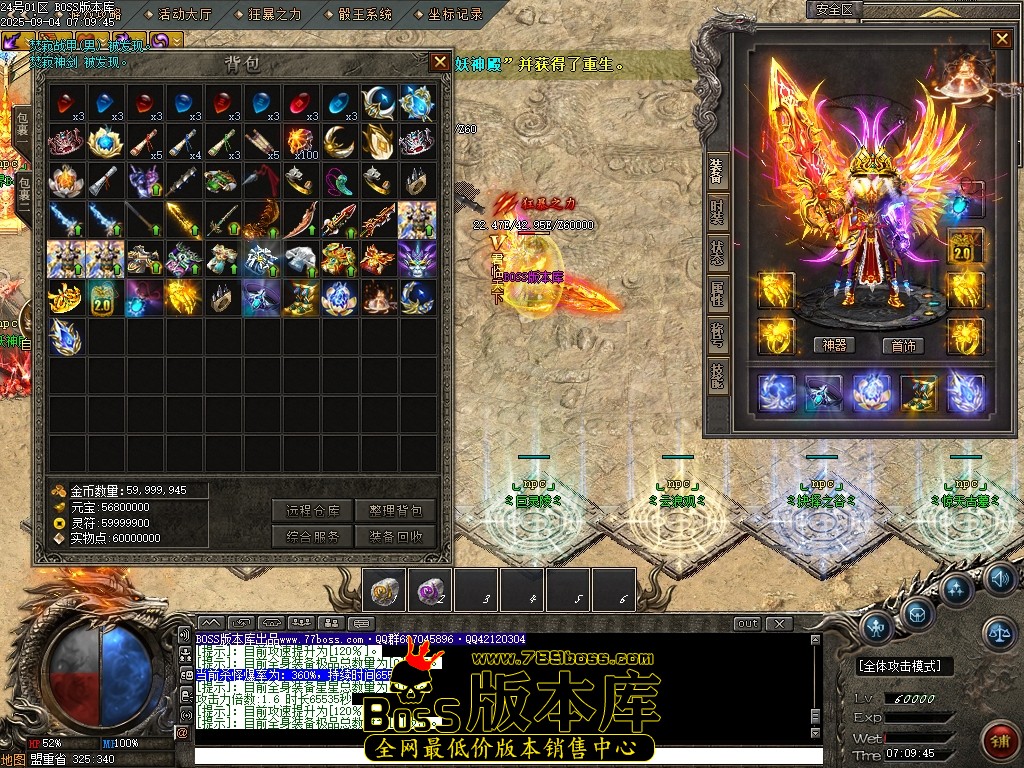The width and height of the screenshot is (1024, 768).
Task: Open the 神器 artifact button
Action: [834, 346]
